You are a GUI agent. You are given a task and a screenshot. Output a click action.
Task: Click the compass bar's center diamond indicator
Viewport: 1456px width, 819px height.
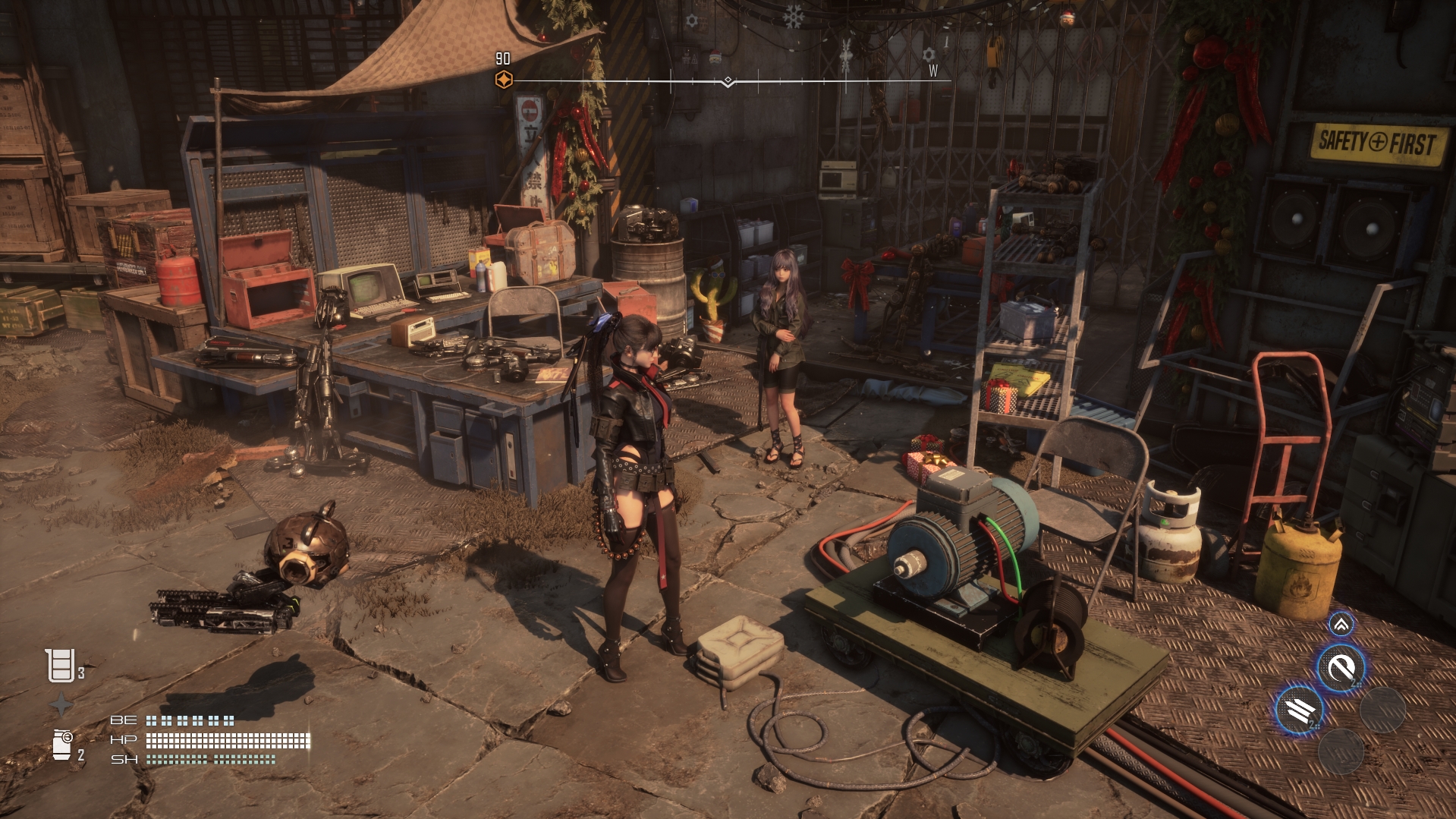pyautogui.click(x=728, y=80)
